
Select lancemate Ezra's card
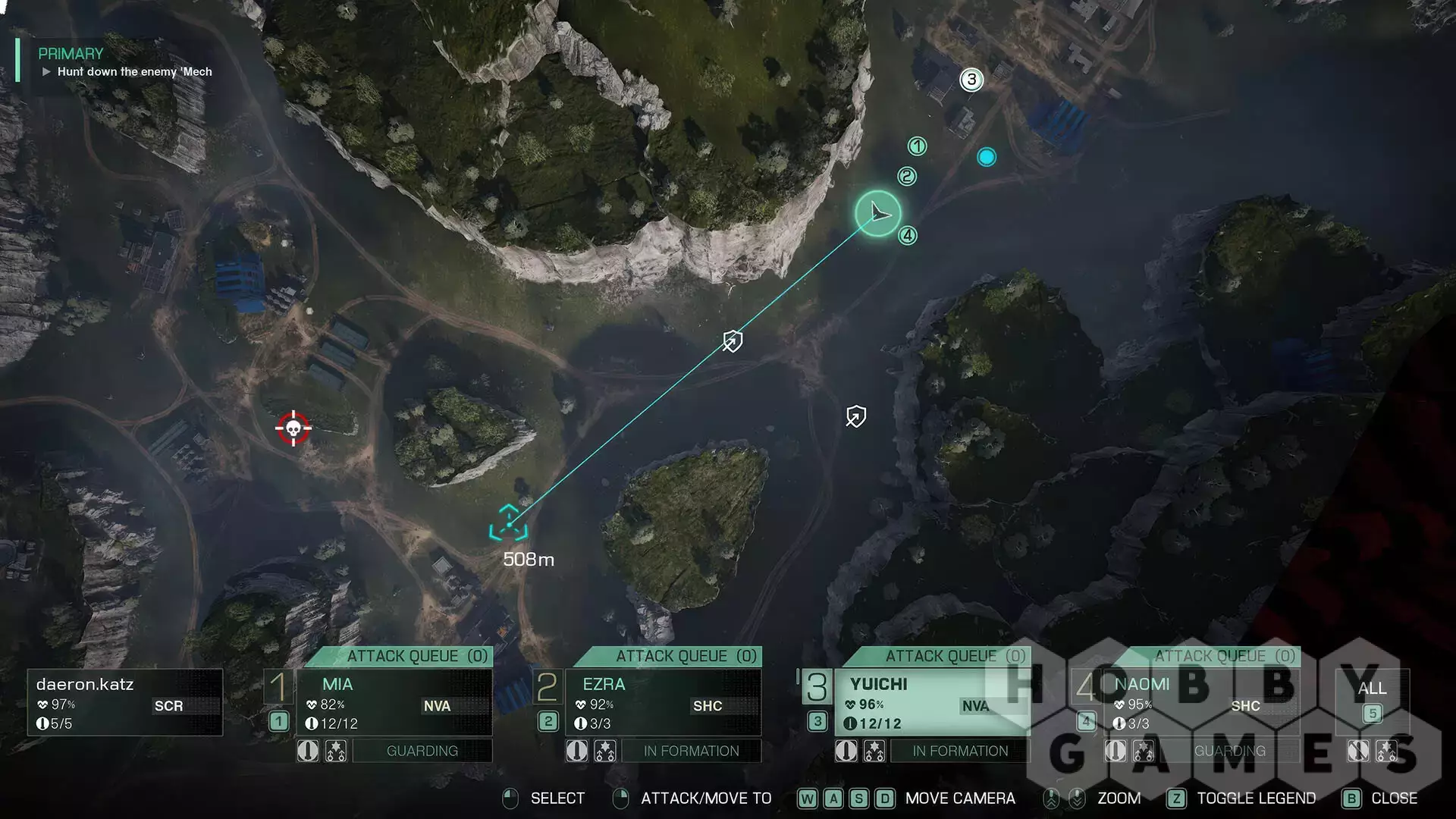tap(663, 702)
